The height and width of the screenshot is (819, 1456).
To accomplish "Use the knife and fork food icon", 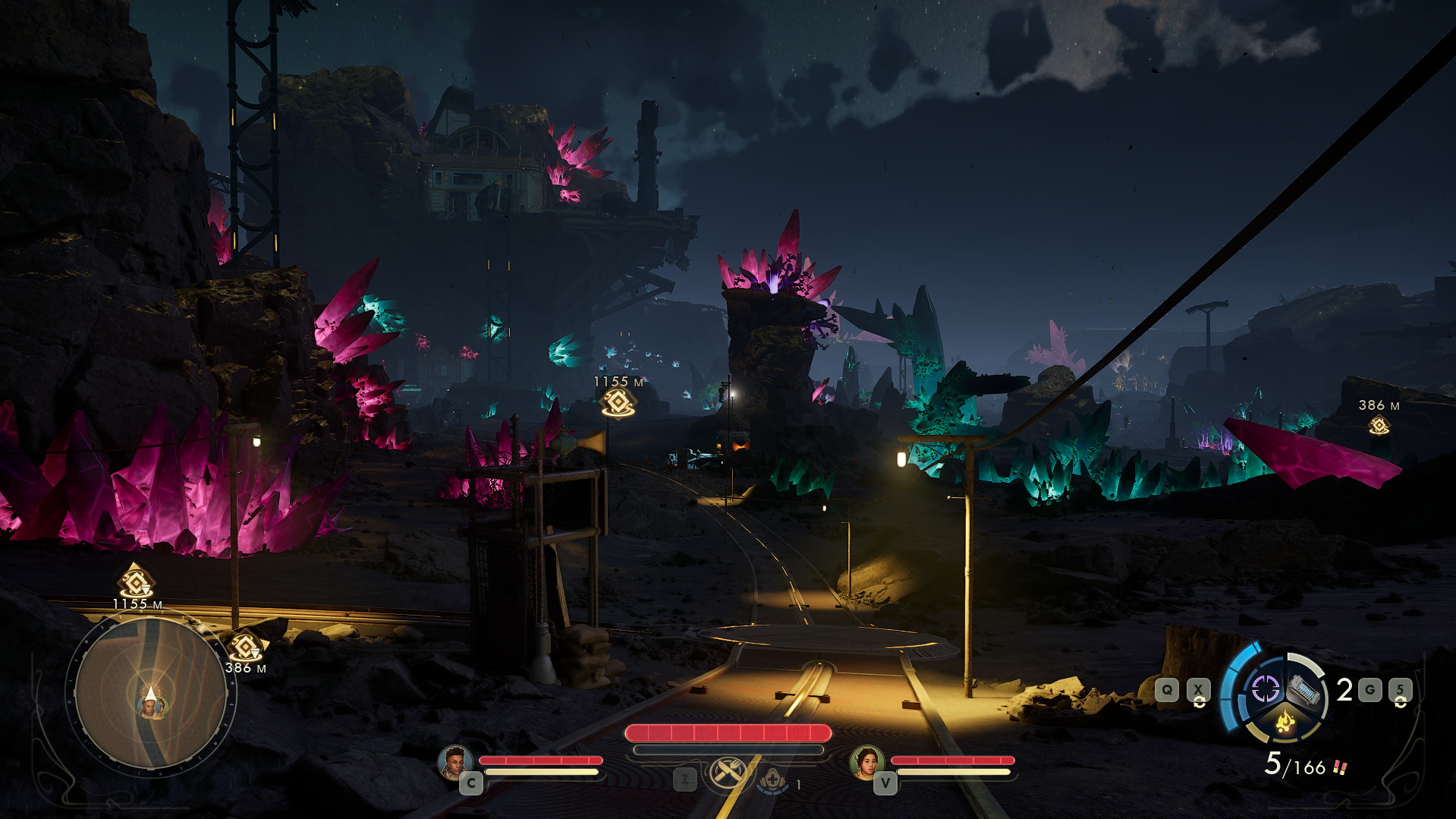I will pos(729,774).
